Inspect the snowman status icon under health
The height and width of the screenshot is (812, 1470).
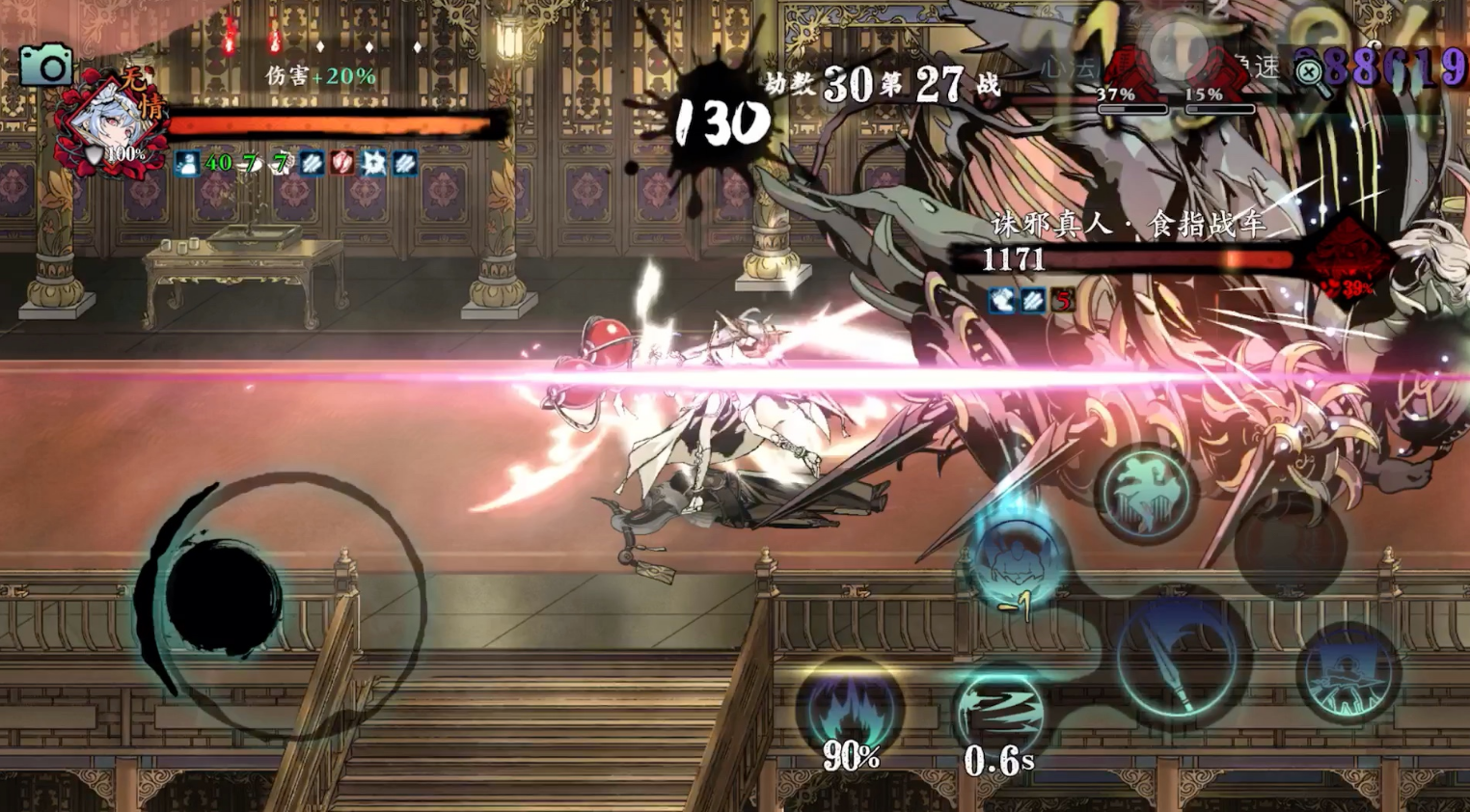pos(186,164)
